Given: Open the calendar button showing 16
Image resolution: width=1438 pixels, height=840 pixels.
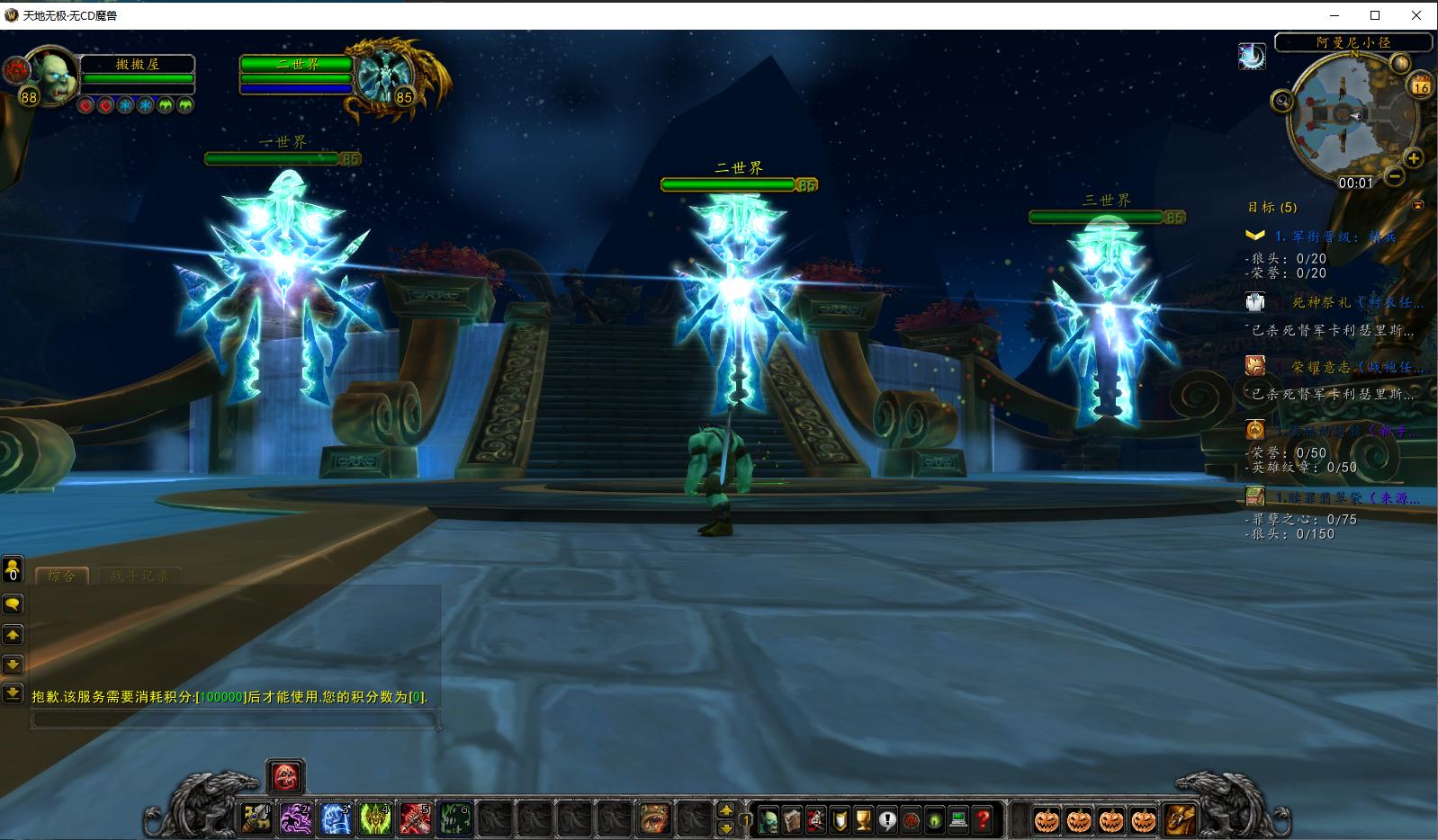Looking at the screenshot, I should (1421, 86).
